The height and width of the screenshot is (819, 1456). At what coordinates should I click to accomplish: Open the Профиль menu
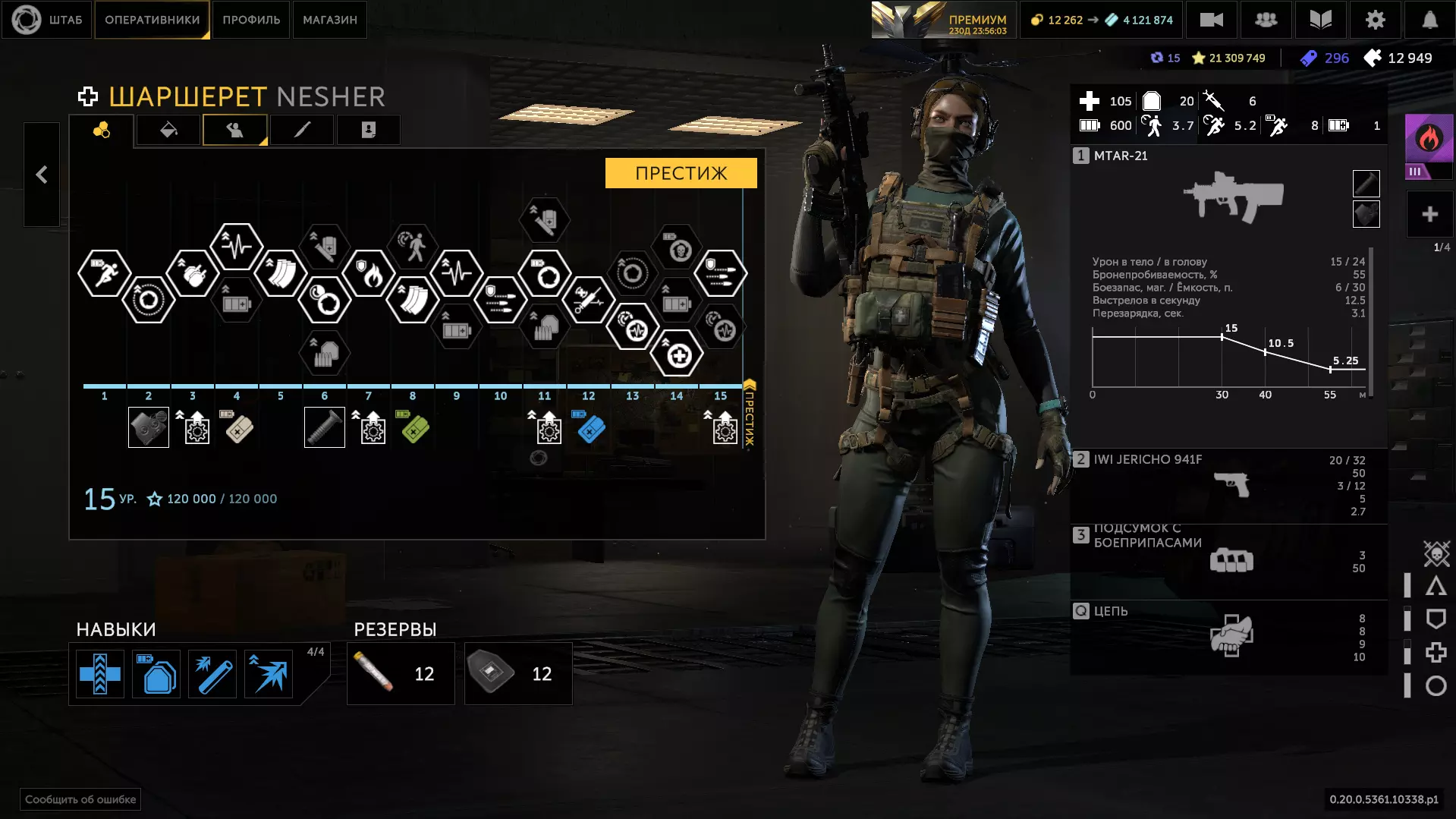pyautogui.click(x=251, y=20)
